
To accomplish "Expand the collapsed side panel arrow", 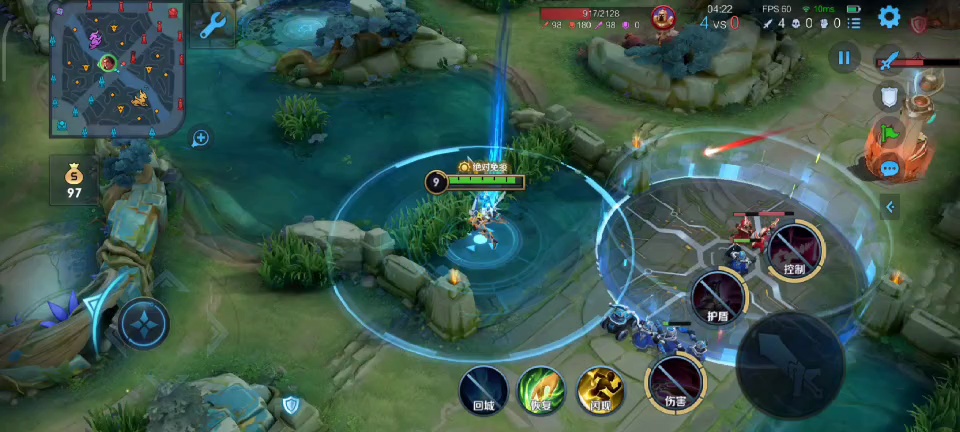I will coord(889,207).
